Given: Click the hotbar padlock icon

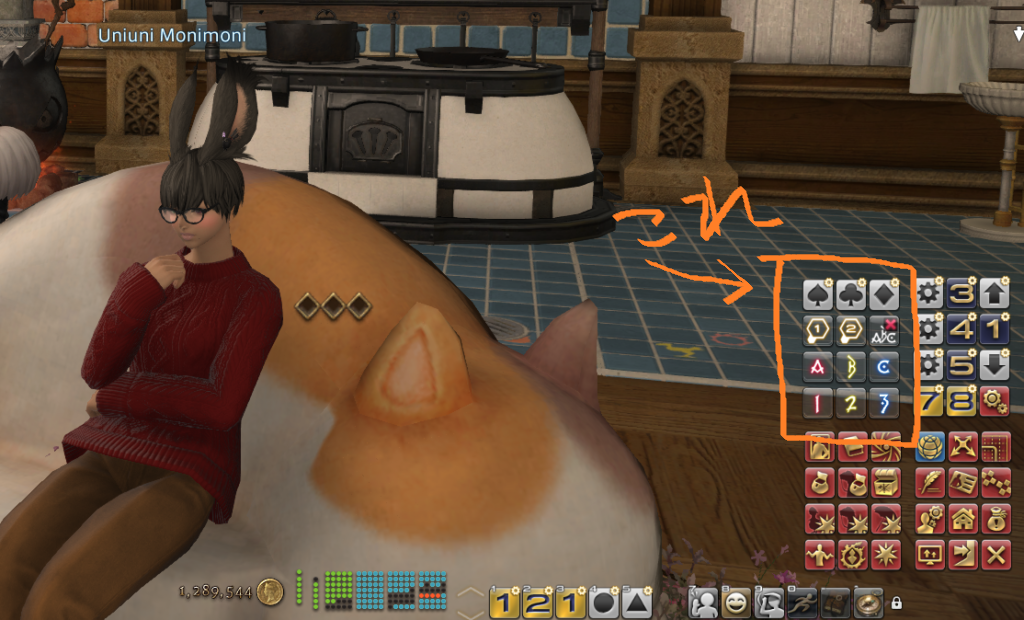Looking at the screenshot, I should (896, 603).
